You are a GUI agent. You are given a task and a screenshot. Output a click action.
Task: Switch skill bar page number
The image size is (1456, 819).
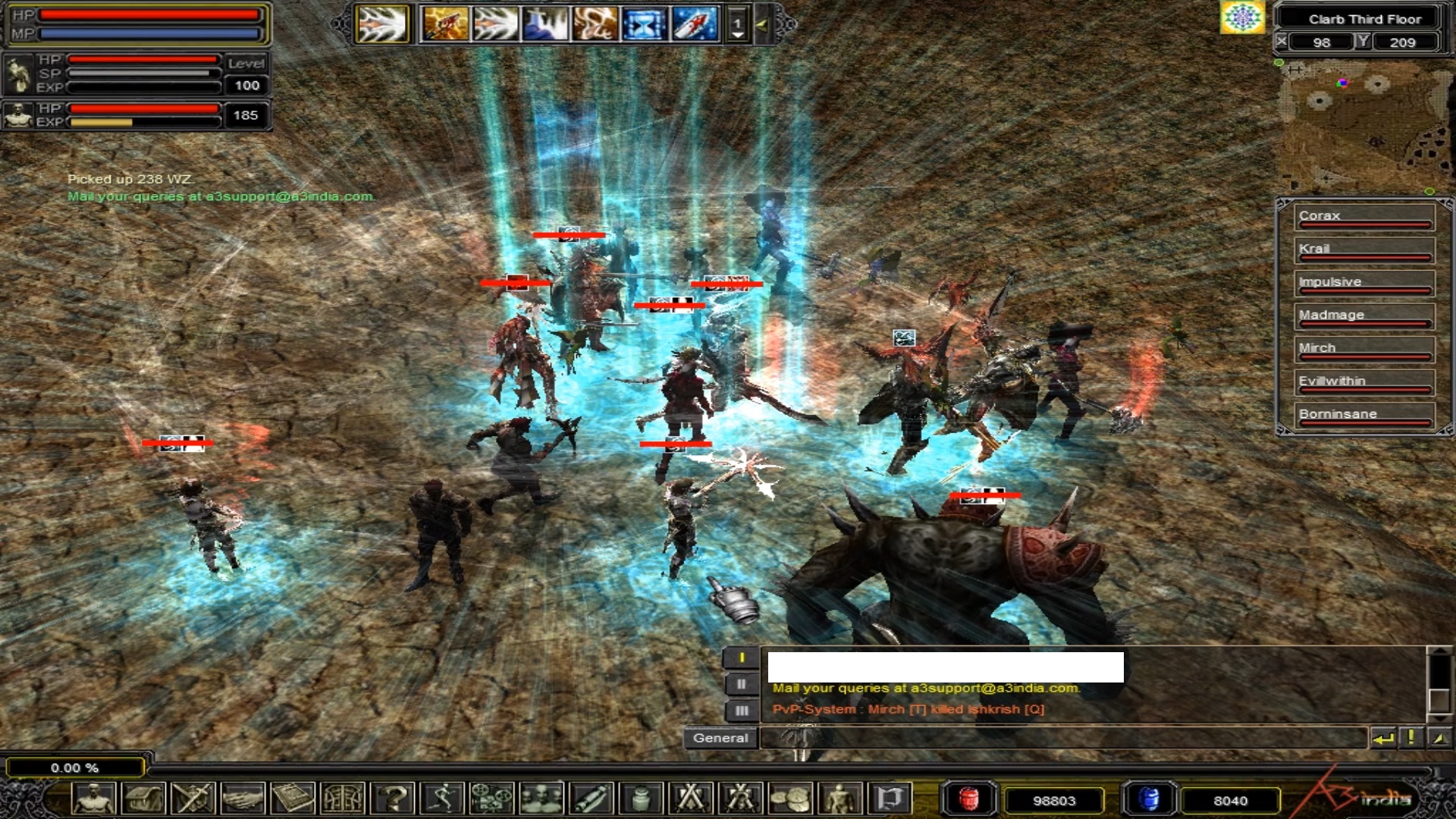click(x=737, y=25)
